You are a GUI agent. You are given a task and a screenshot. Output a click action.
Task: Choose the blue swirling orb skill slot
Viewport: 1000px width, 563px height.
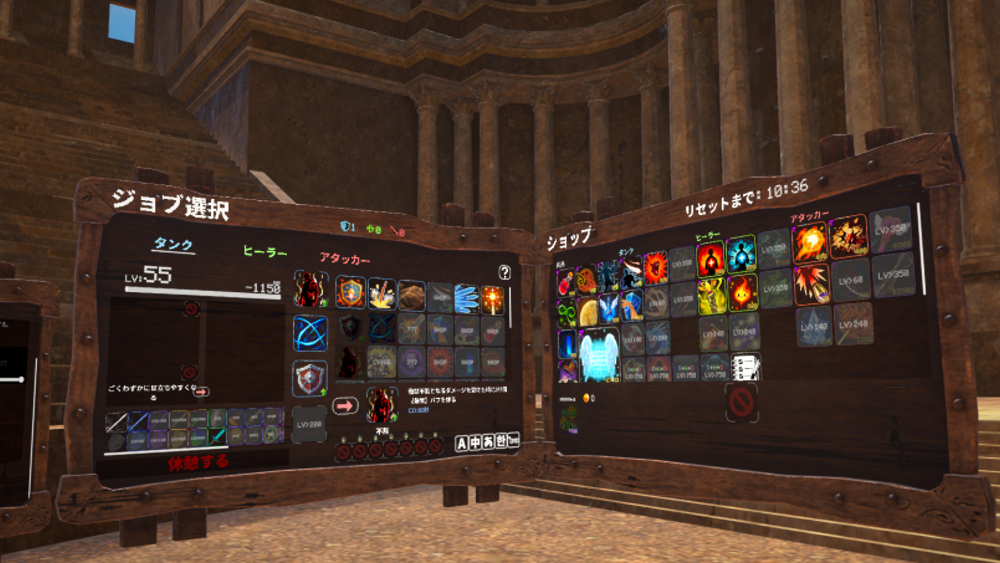310,333
